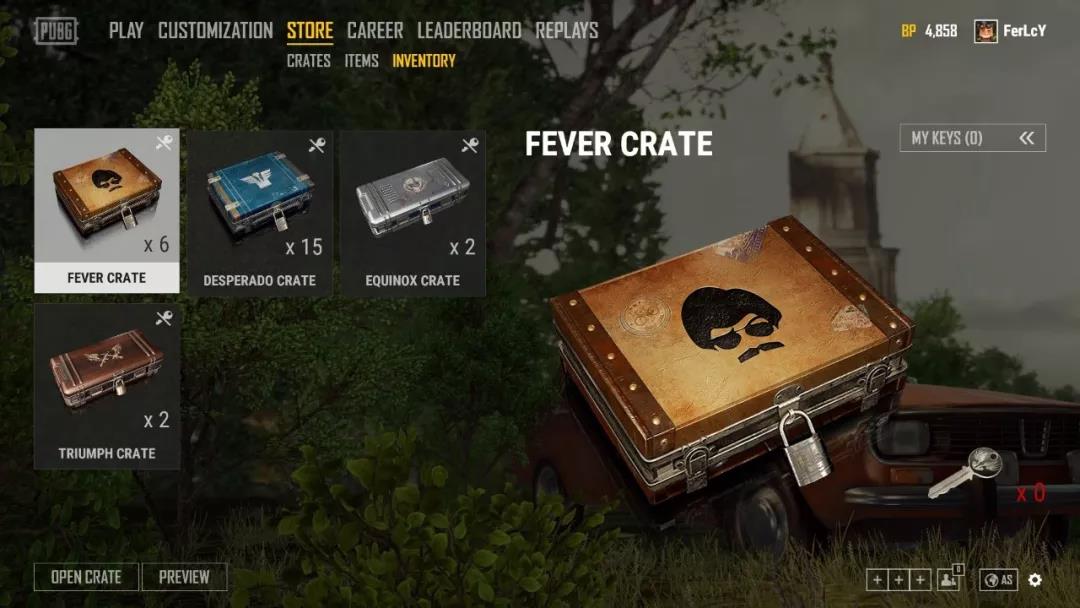Pick the Equinox Crate tile
1080x608 pixels.
point(413,212)
